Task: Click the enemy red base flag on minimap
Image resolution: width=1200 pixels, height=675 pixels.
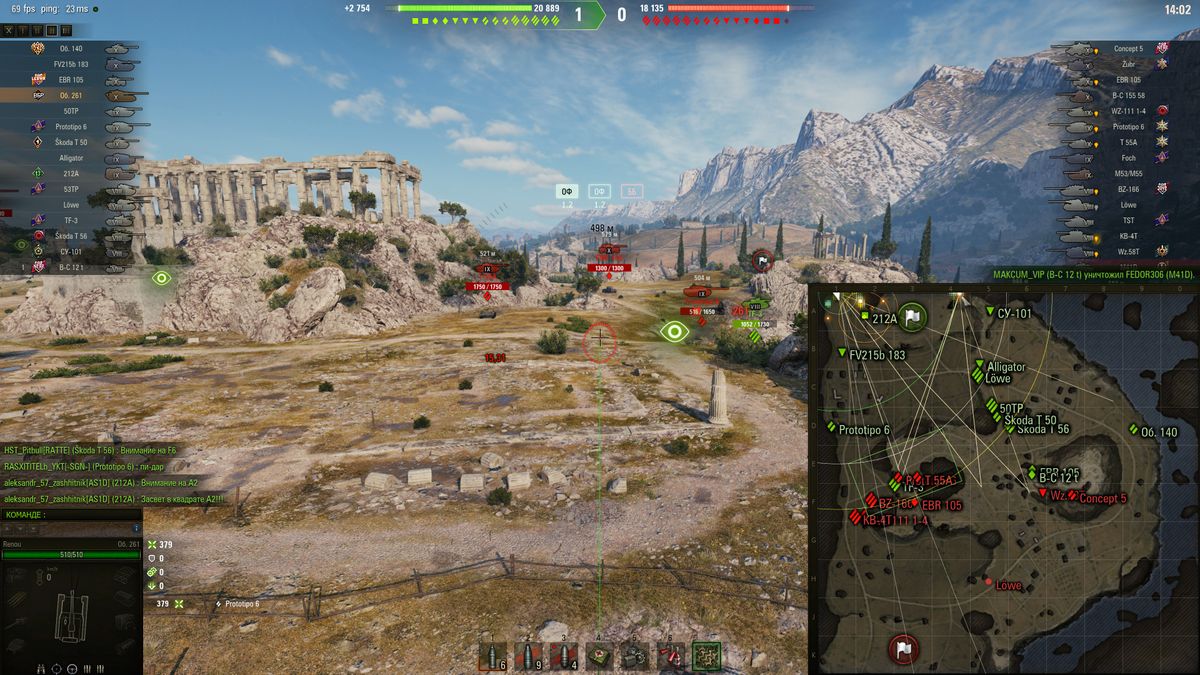Action: pos(904,648)
